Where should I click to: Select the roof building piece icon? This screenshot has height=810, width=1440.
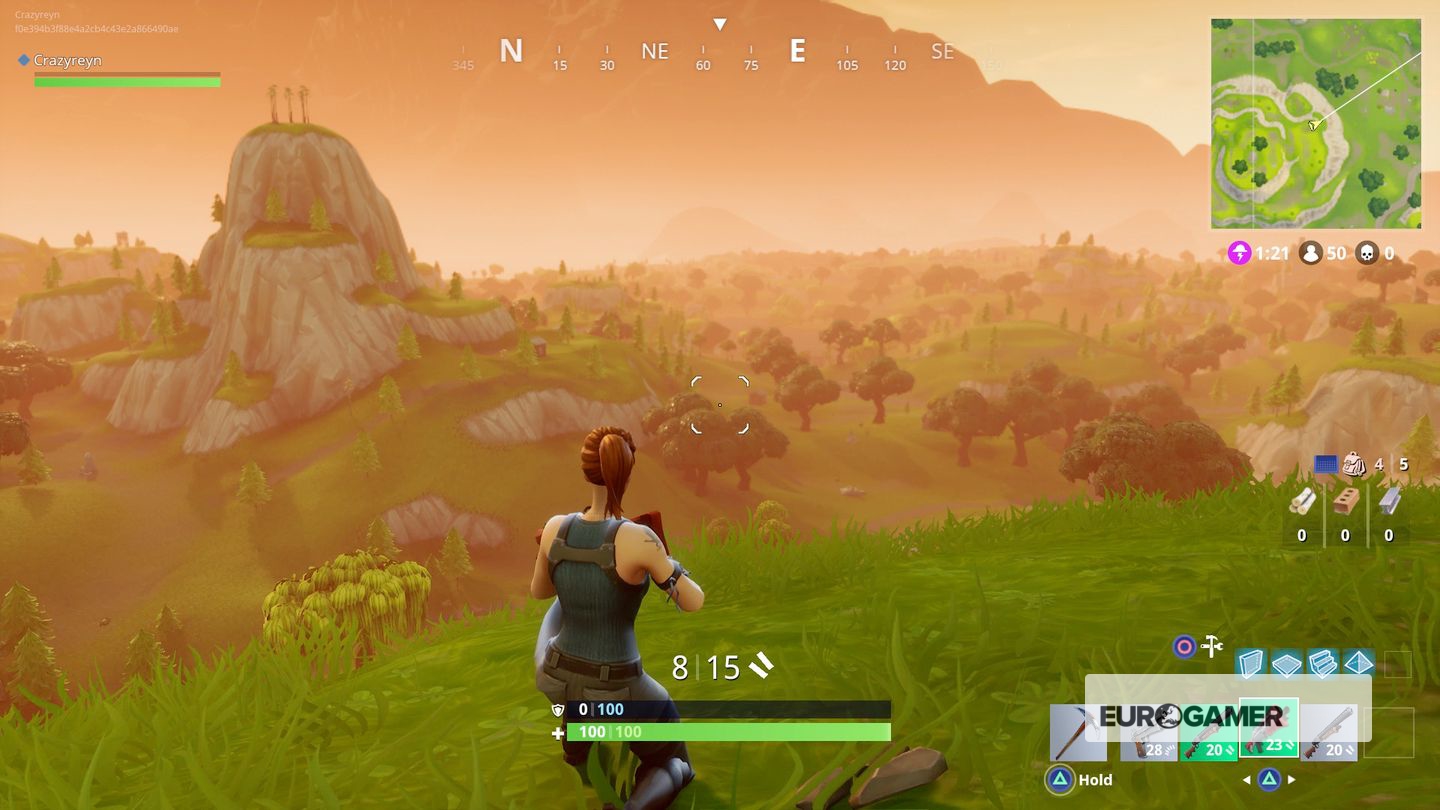click(1359, 663)
